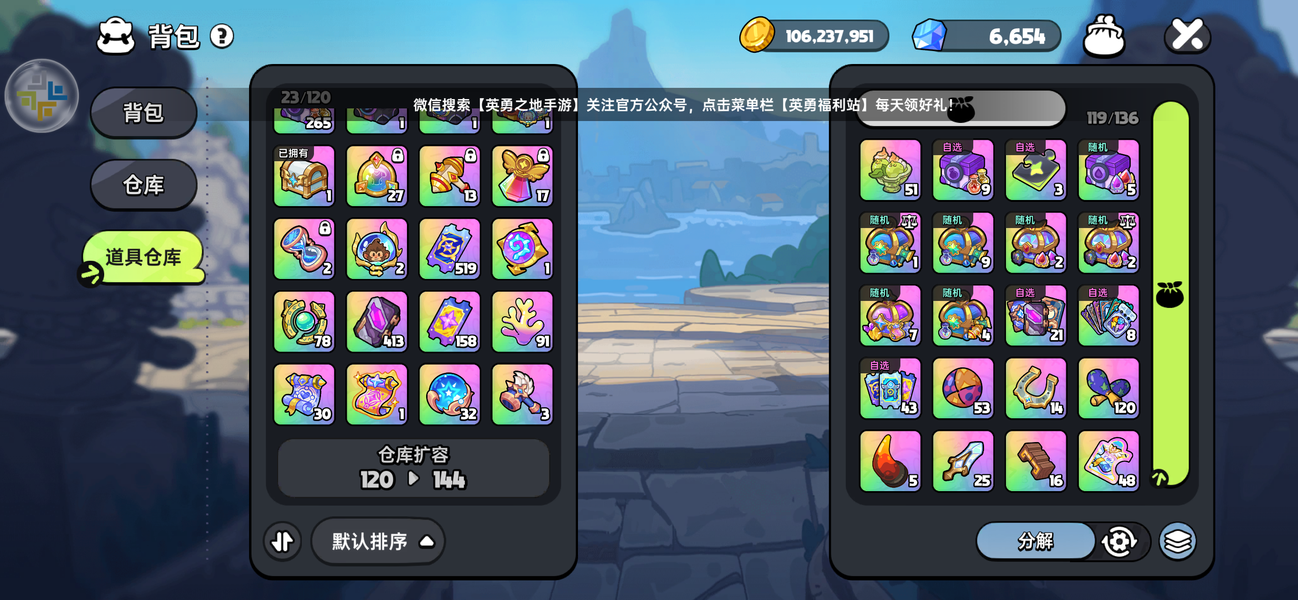The width and height of the screenshot is (1298, 600).
Task: Choose the sword item with 25 count
Action: [x=963, y=461]
